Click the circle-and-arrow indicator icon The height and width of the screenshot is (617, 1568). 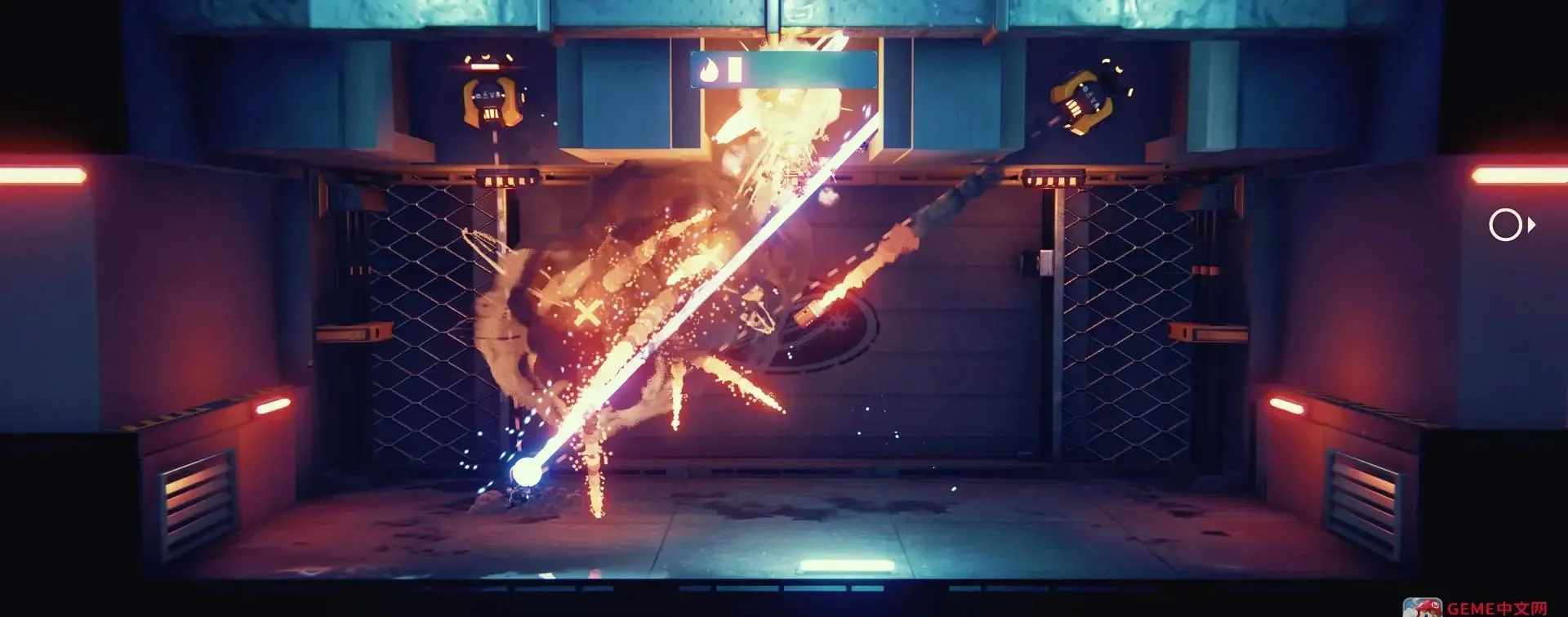pos(1511,225)
